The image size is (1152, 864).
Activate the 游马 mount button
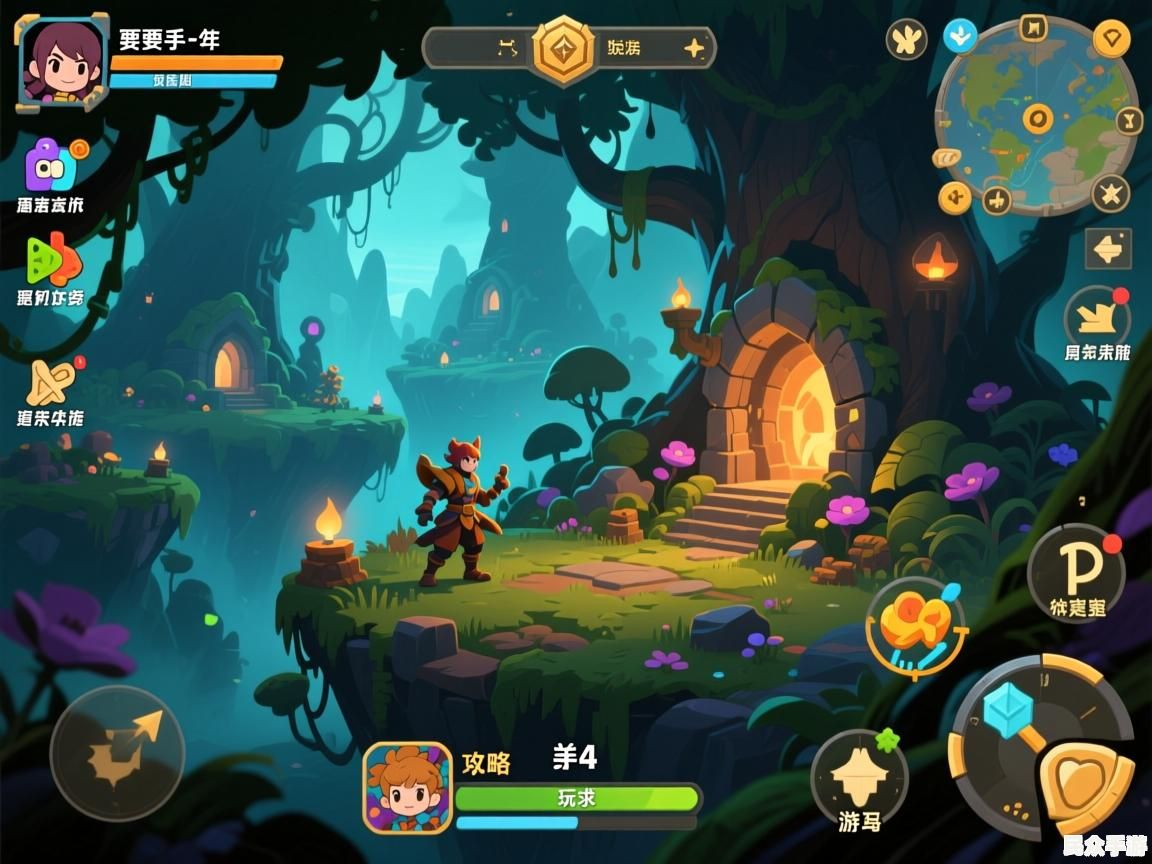859,779
